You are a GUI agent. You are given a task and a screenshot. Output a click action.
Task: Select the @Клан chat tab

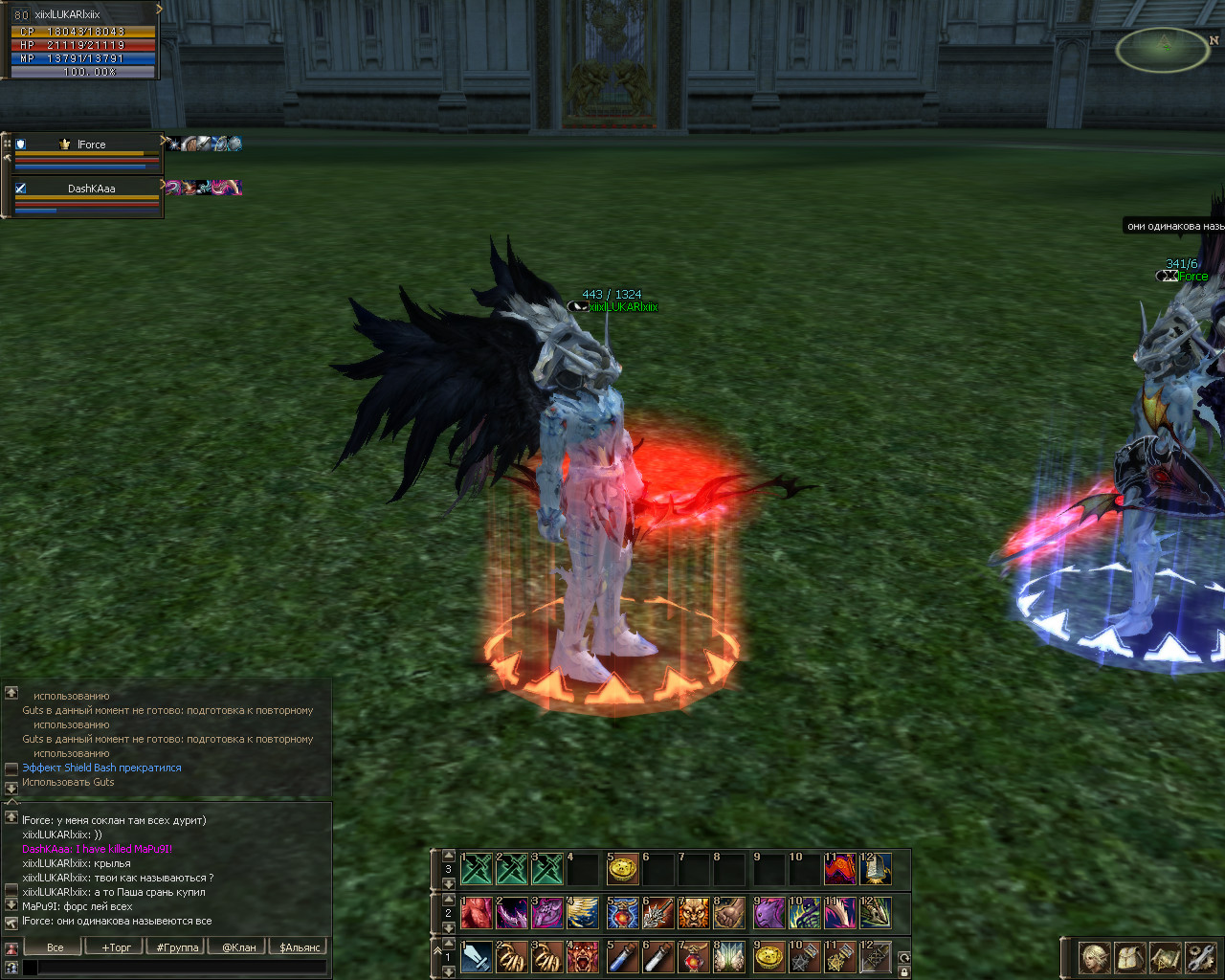click(x=239, y=947)
